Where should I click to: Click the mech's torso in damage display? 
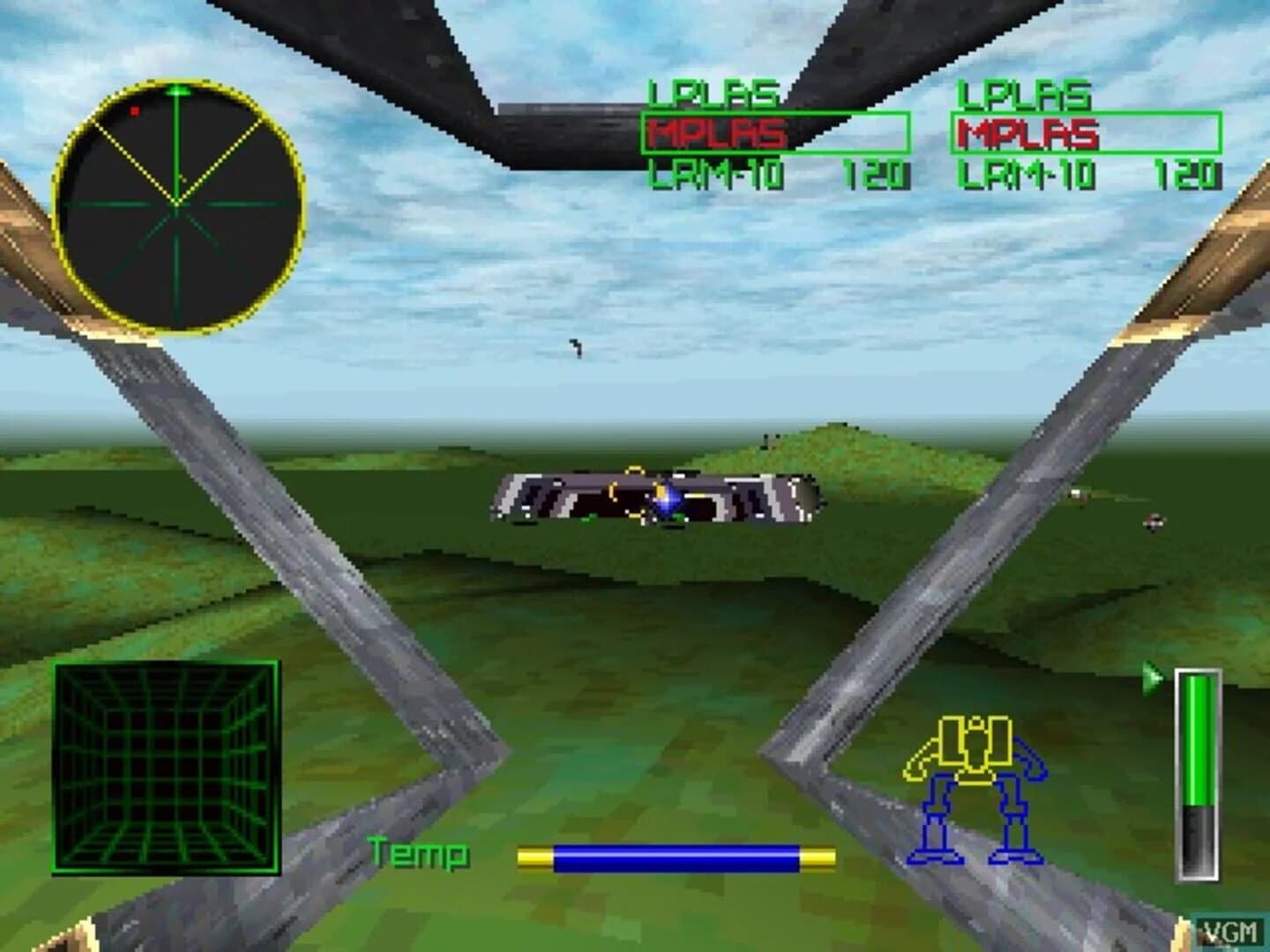pos(975,745)
